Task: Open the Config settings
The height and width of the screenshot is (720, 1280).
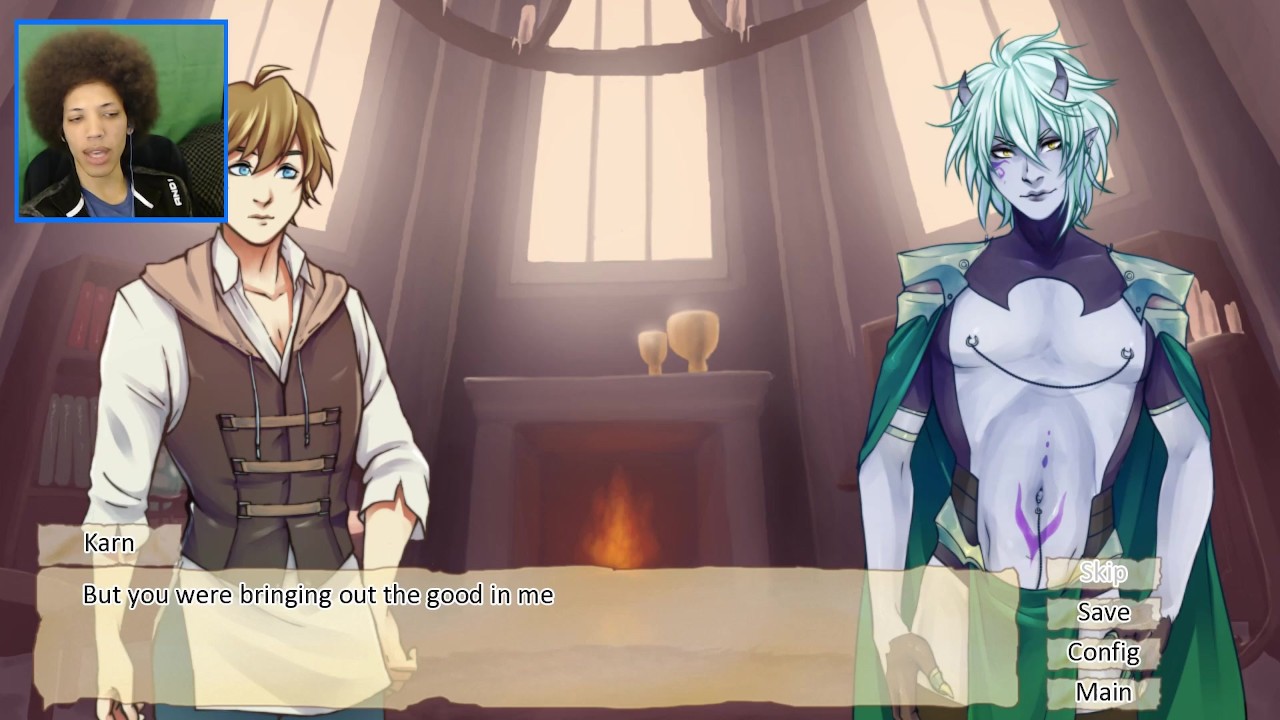Action: click(1103, 652)
